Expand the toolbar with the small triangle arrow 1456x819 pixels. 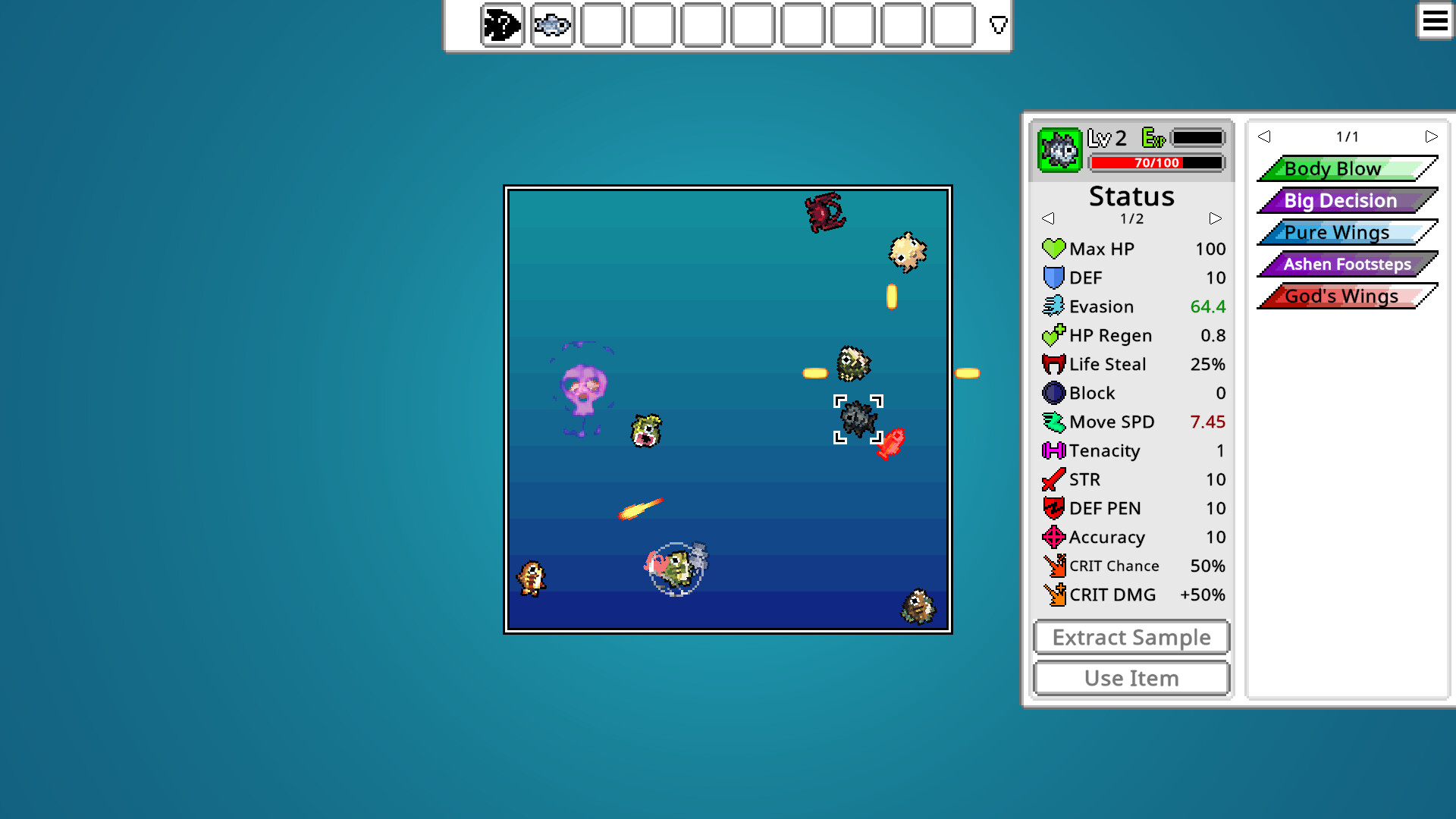(997, 25)
